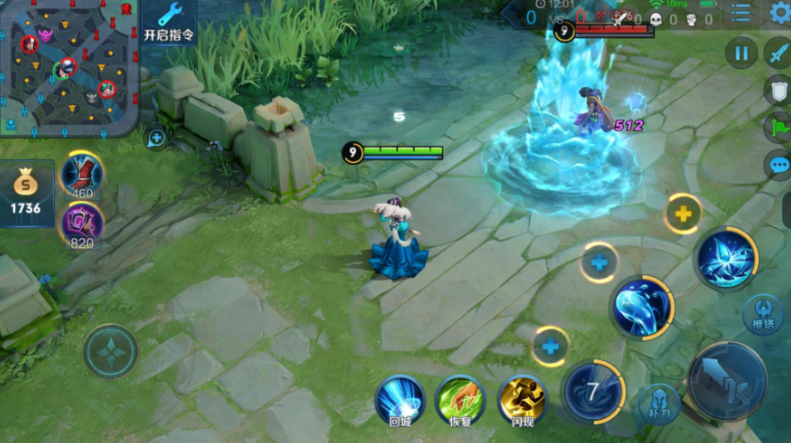Viewport: 791px width, 443px height.
Task: Send the green flag signal
Action: (x=777, y=128)
